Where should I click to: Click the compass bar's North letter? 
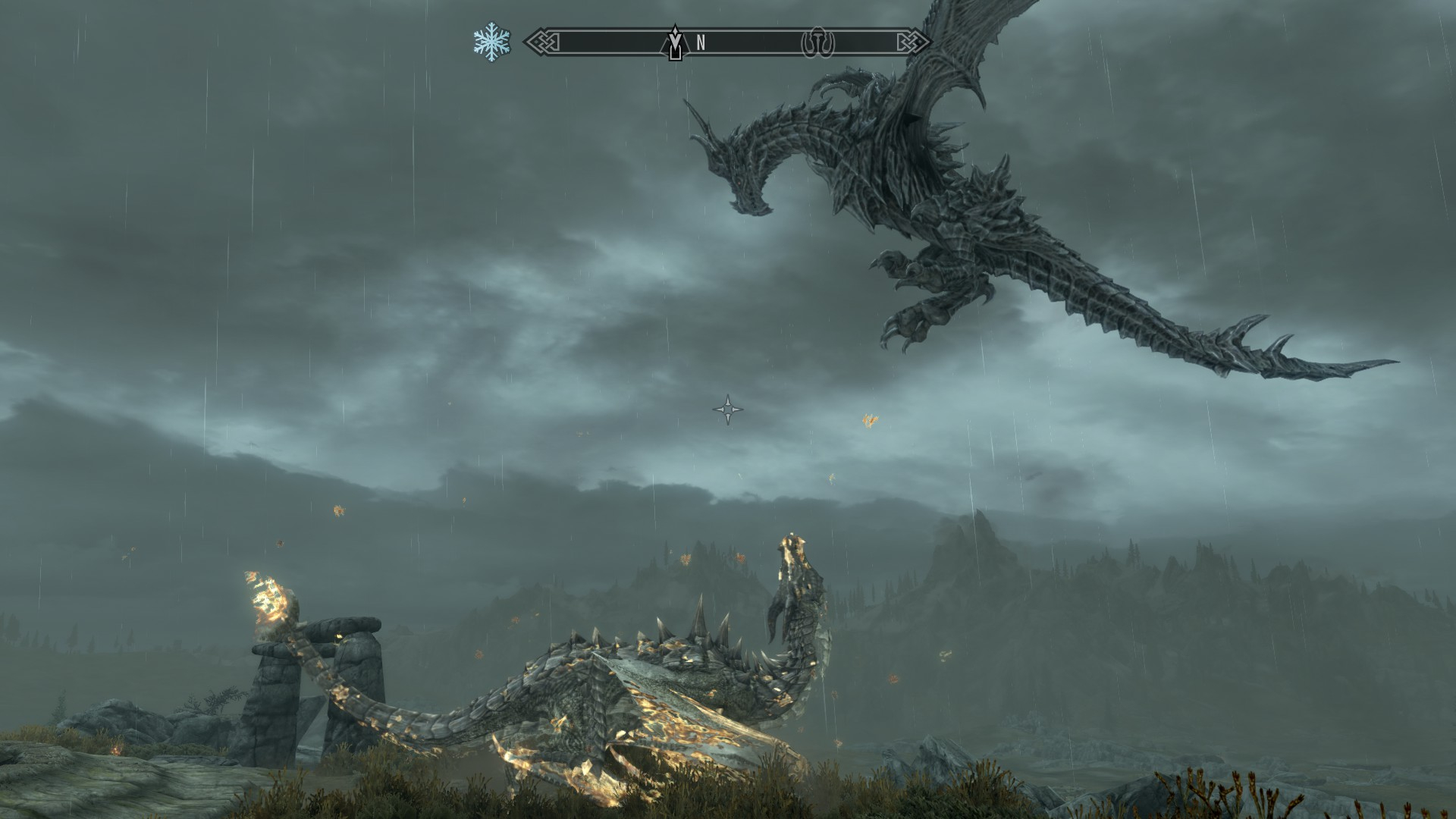[x=701, y=43]
